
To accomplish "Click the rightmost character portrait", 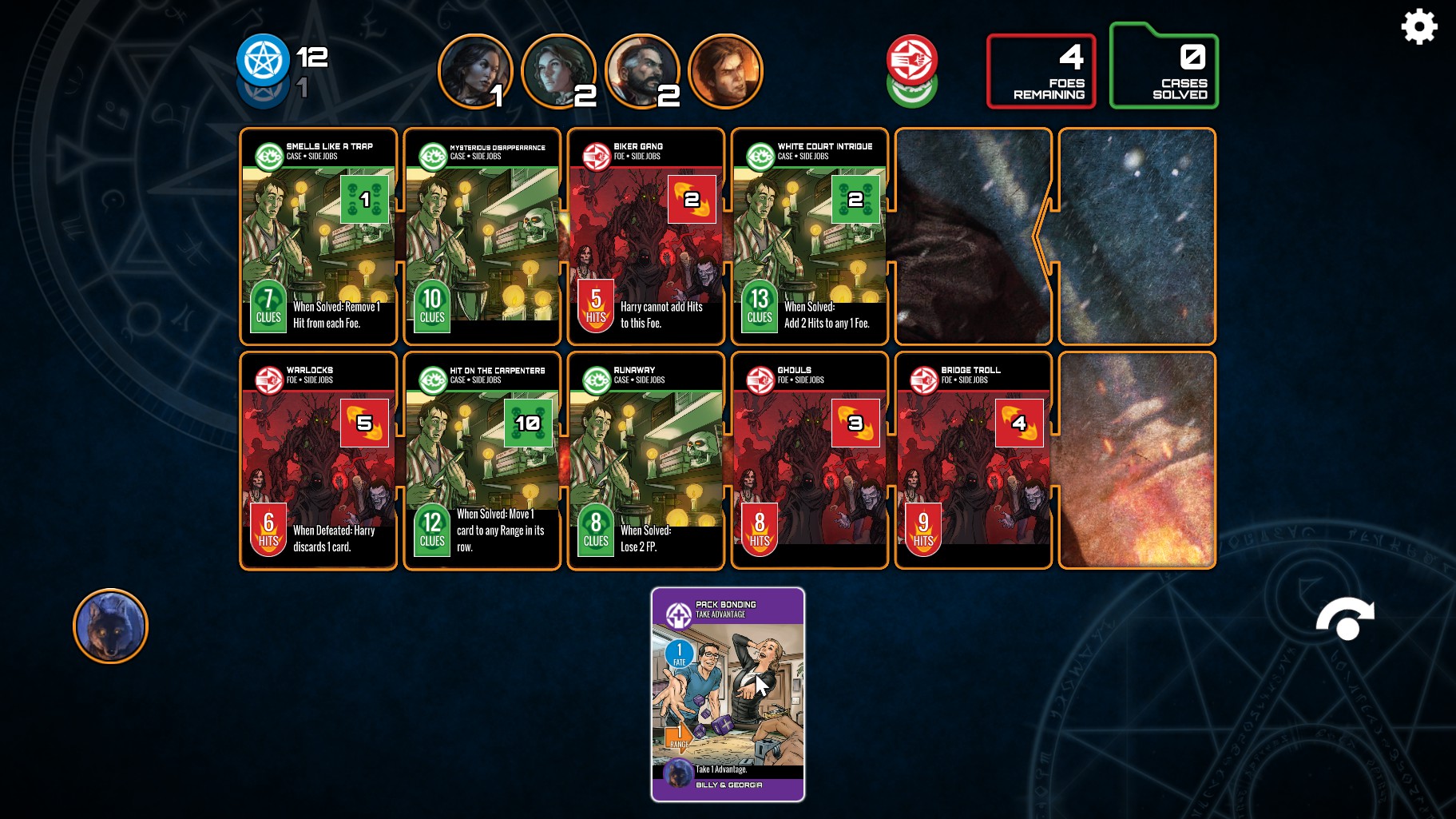I will [x=725, y=70].
